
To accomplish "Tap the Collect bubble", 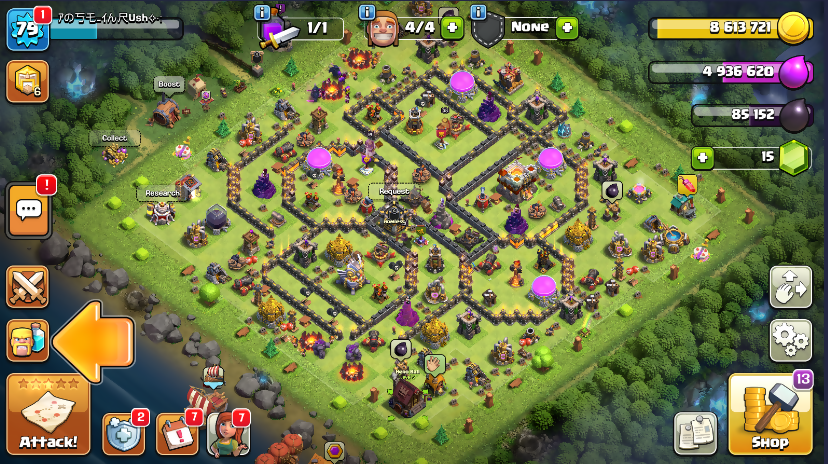I will pyautogui.click(x=114, y=138).
